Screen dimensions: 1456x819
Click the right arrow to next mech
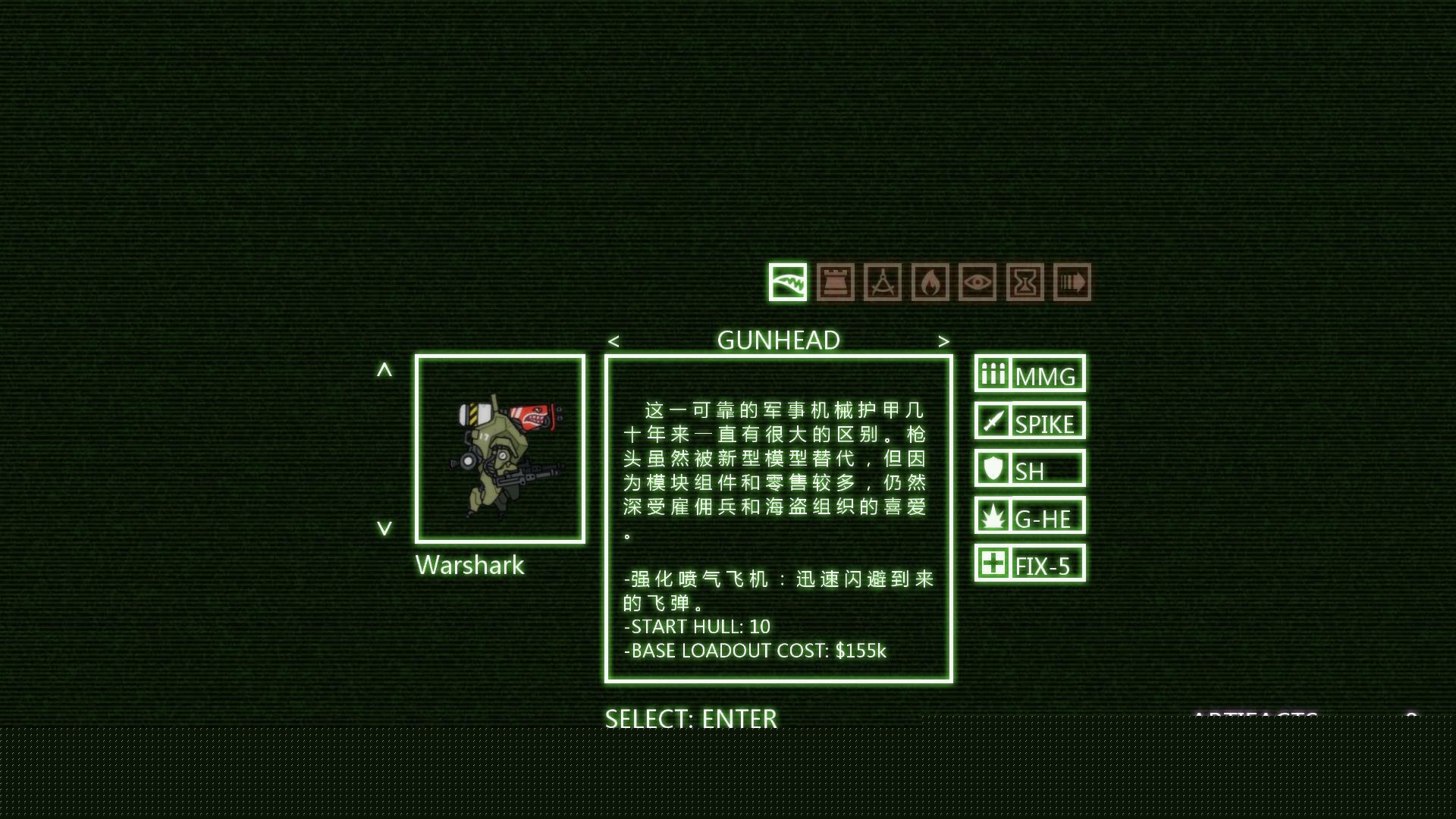tap(944, 341)
